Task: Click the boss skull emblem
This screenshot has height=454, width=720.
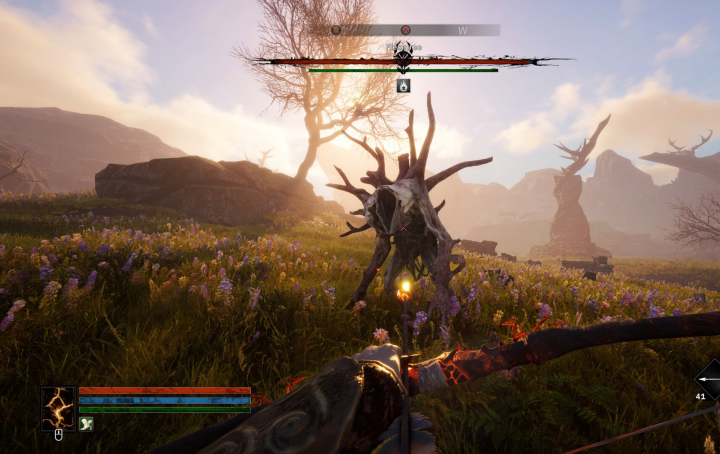Action: (x=403, y=59)
